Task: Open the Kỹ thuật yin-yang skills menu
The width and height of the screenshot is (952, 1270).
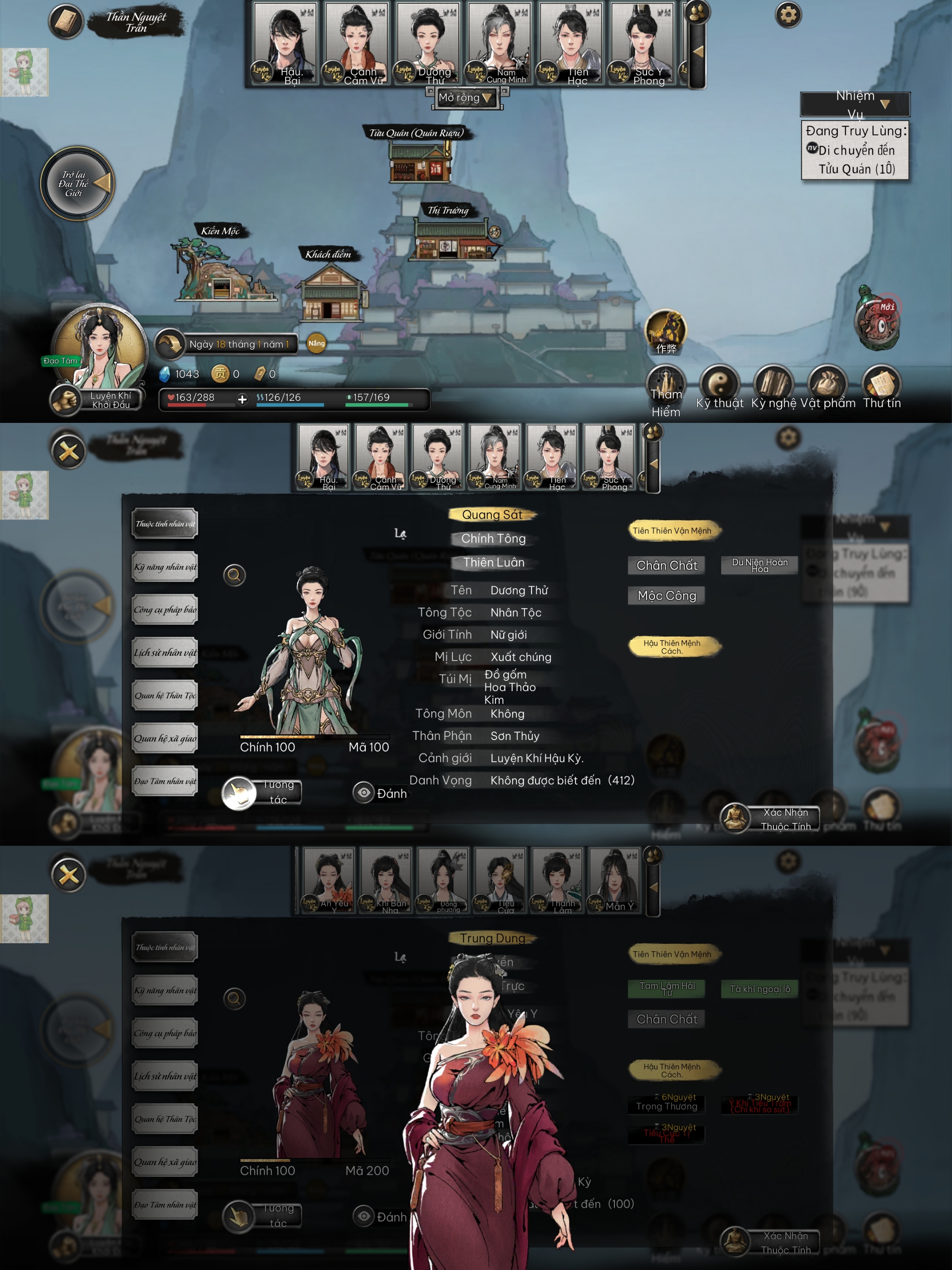Action: coord(719,384)
